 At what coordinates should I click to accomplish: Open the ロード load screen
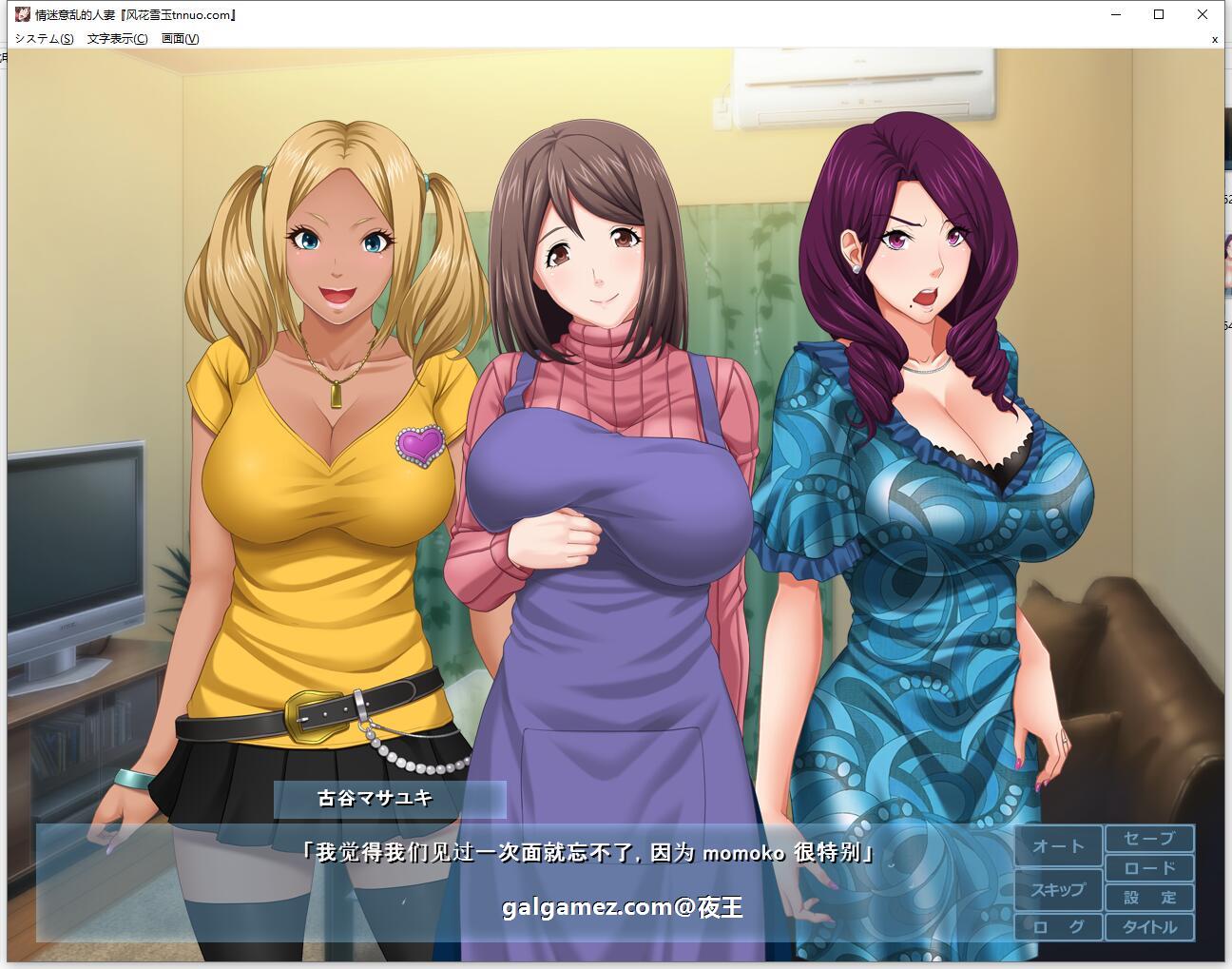1149,867
